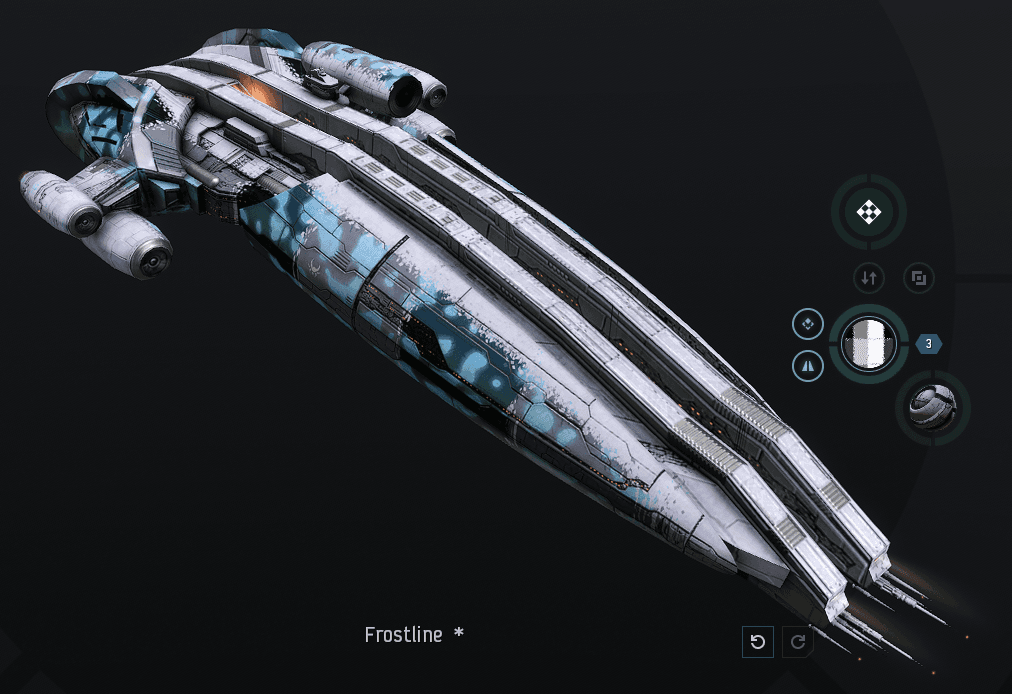Image resolution: width=1012 pixels, height=694 pixels.
Task: Click the greyed-out redo arrow button
Action: pos(798,642)
